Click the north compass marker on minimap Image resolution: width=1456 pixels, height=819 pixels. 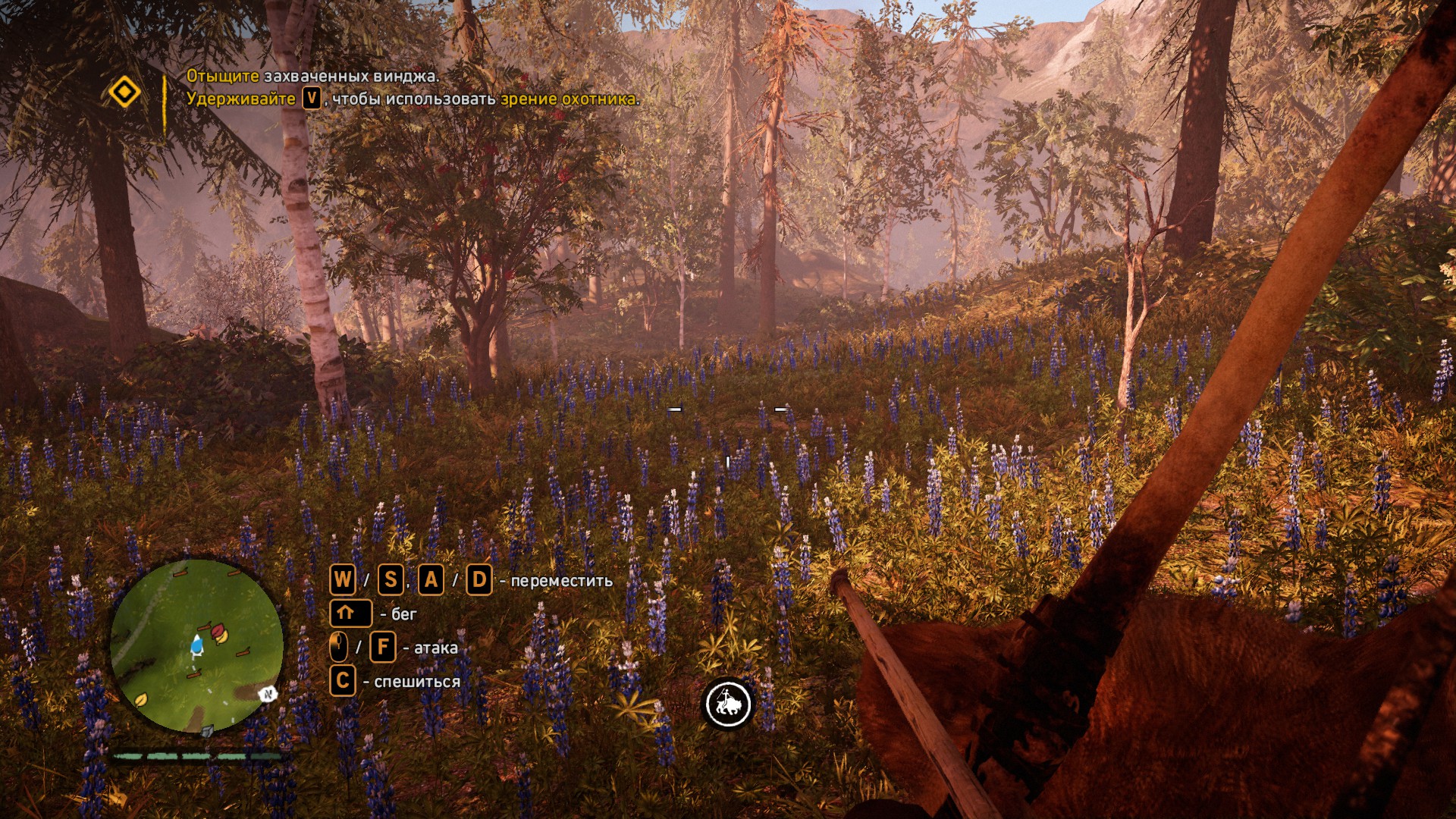(x=267, y=693)
